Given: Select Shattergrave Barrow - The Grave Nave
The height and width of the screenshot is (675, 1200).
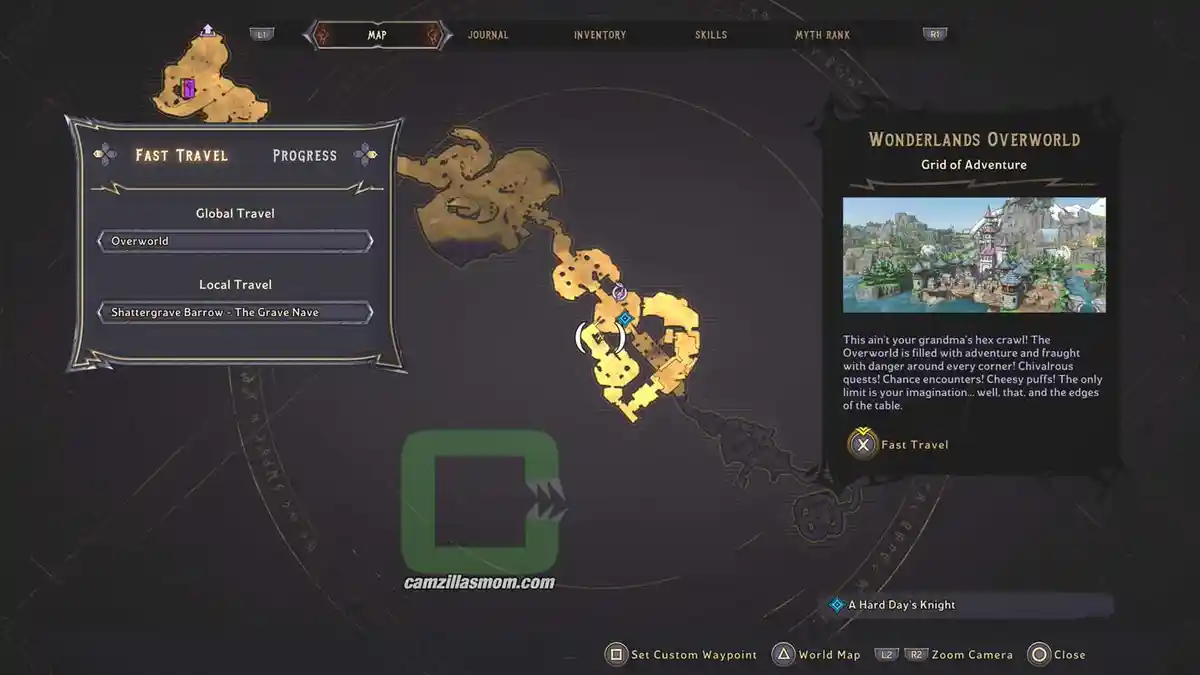Looking at the screenshot, I should coord(235,312).
